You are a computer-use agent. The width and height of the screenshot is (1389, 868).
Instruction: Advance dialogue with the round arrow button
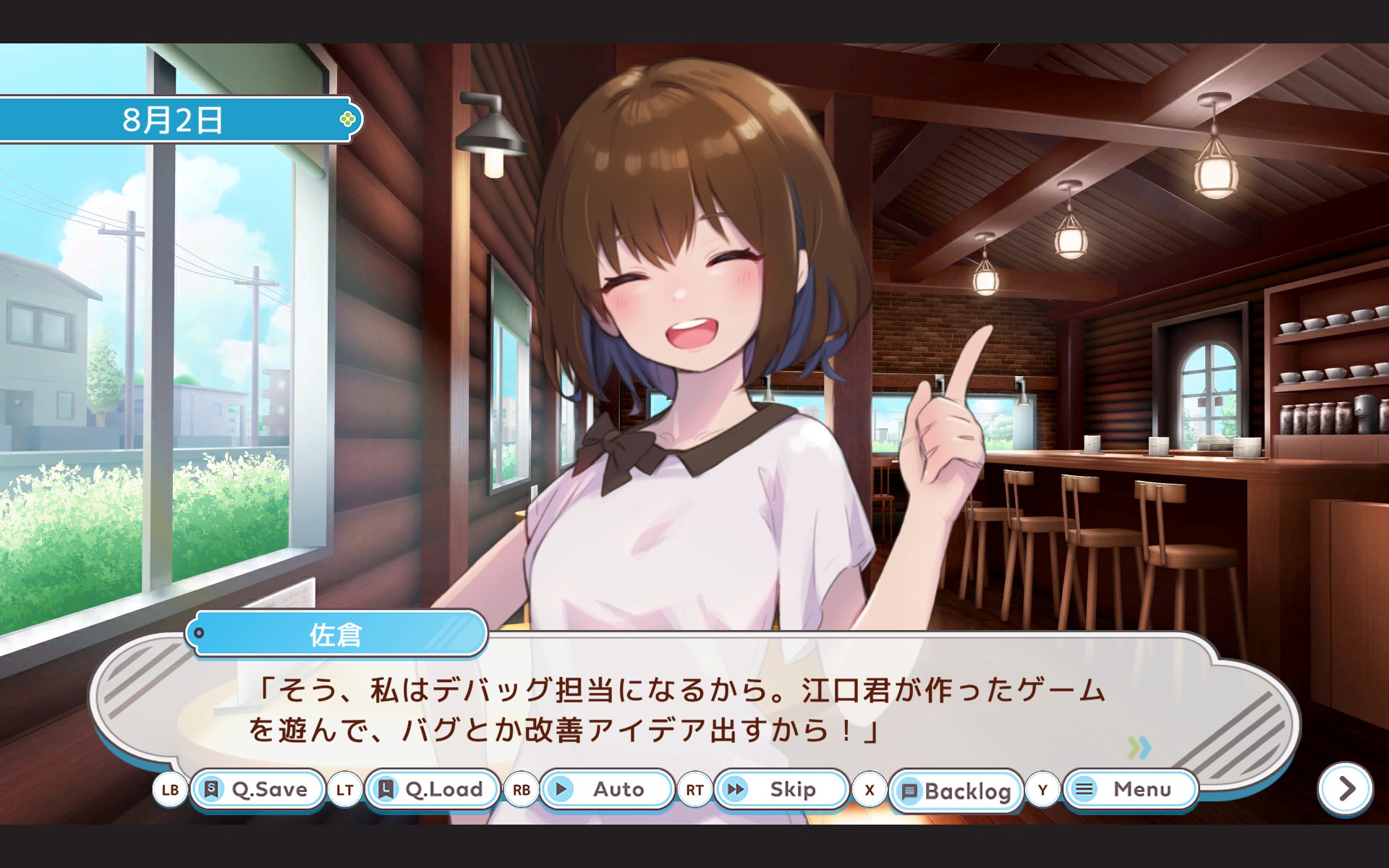pyautogui.click(x=1346, y=788)
